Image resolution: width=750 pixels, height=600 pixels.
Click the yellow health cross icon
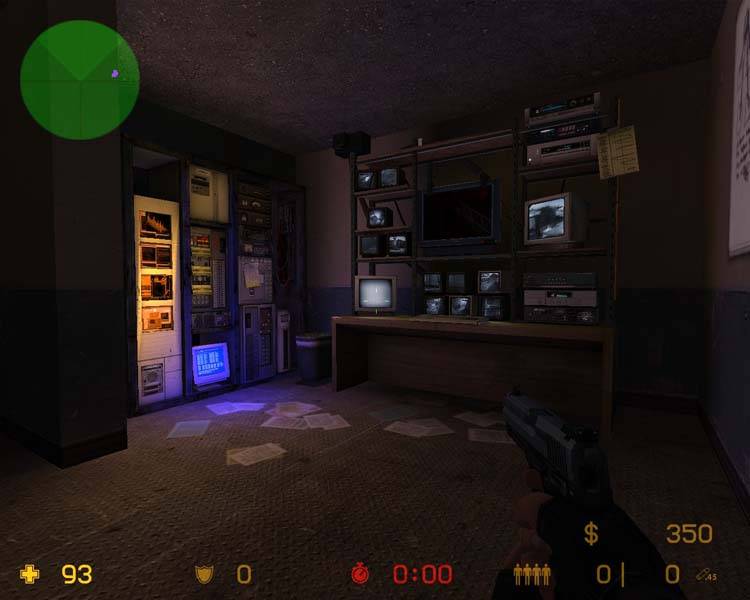pos(31,574)
